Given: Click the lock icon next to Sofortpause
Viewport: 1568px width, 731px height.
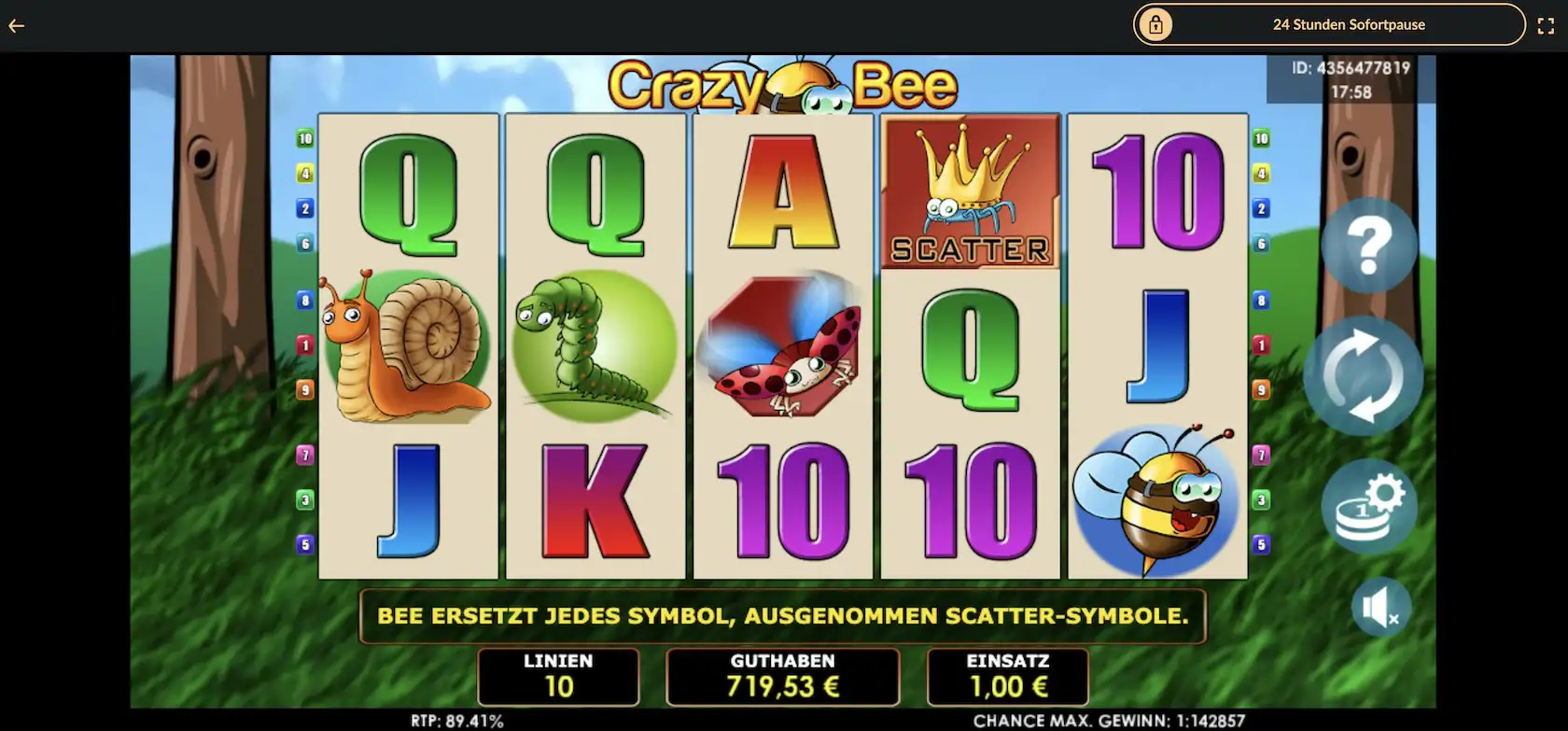Looking at the screenshot, I should pos(1157,25).
